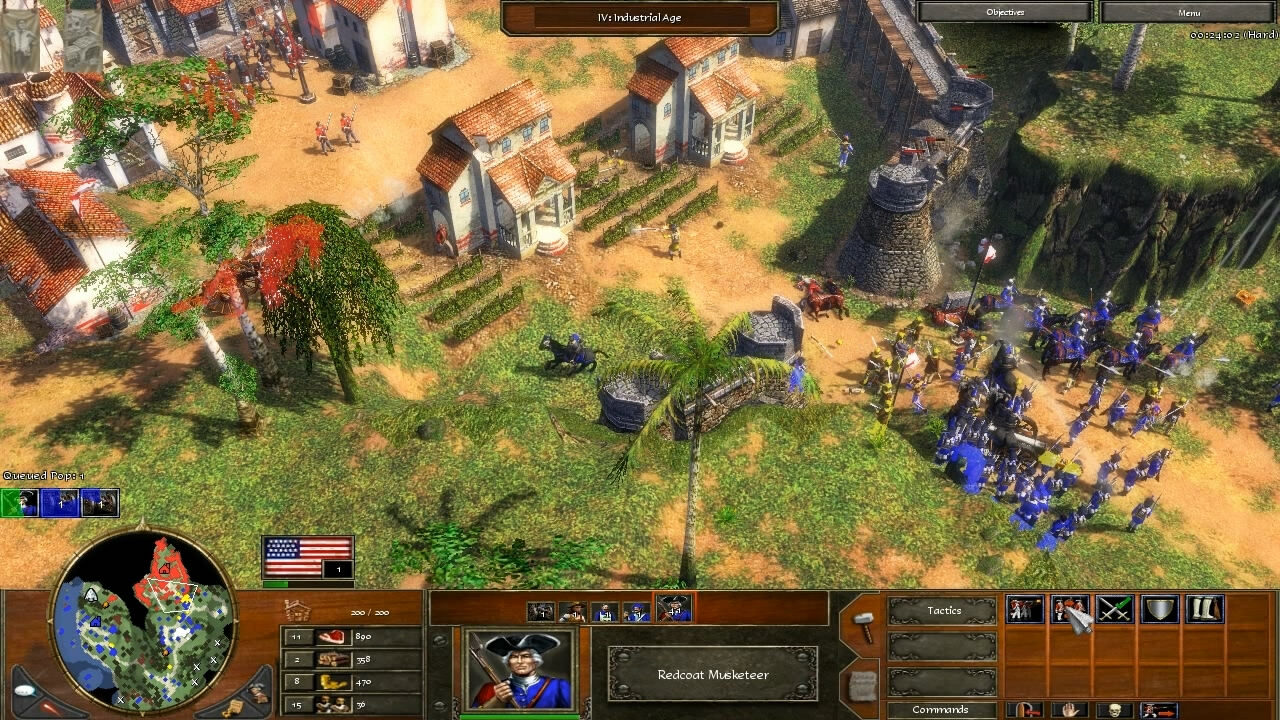Open the scroll icon below the hammer
Image resolution: width=1280 pixels, height=720 pixels.
[x=861, y=689]
